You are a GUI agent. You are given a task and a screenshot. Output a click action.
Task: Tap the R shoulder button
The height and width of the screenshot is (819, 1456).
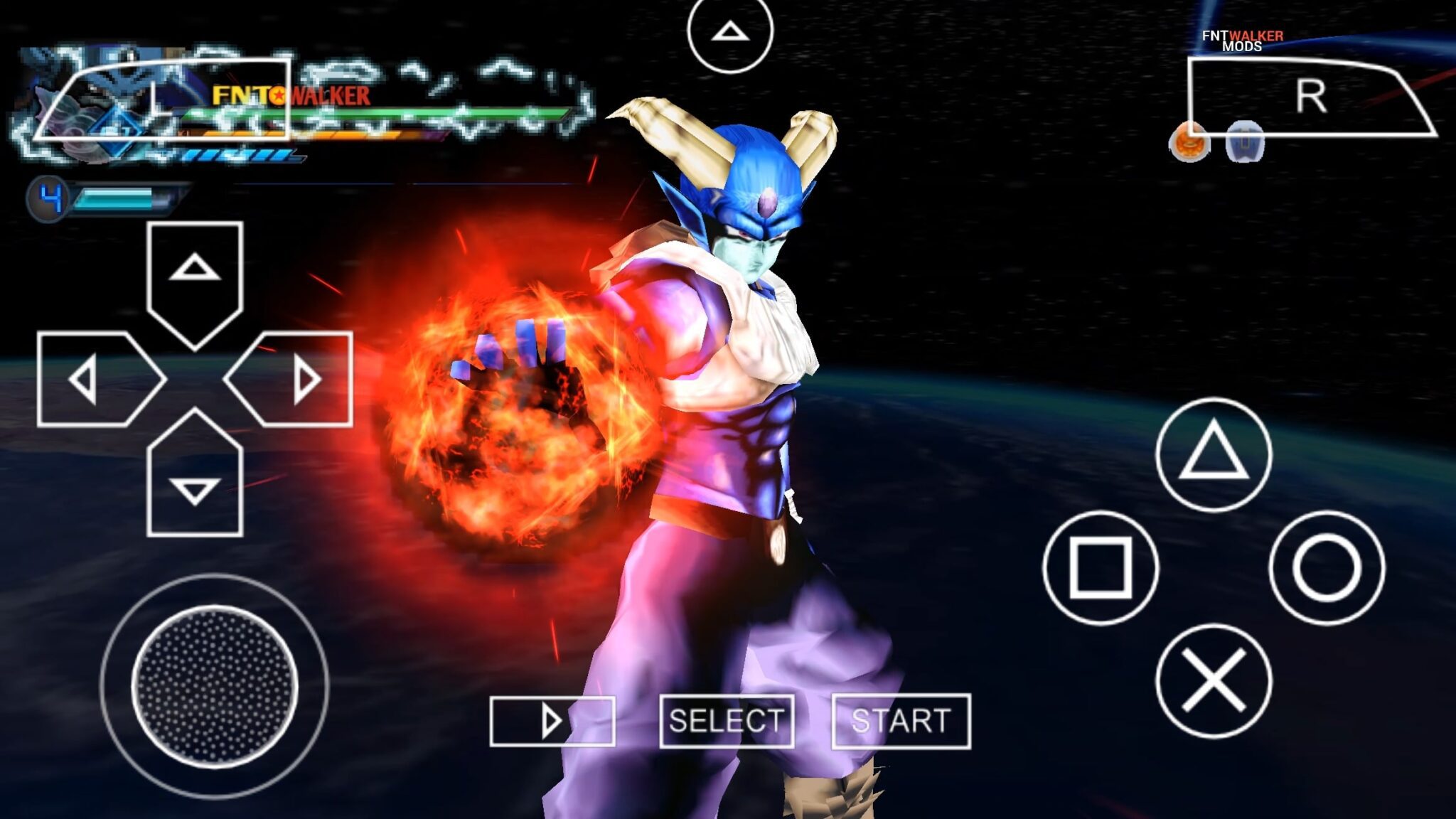[1310, 97]
